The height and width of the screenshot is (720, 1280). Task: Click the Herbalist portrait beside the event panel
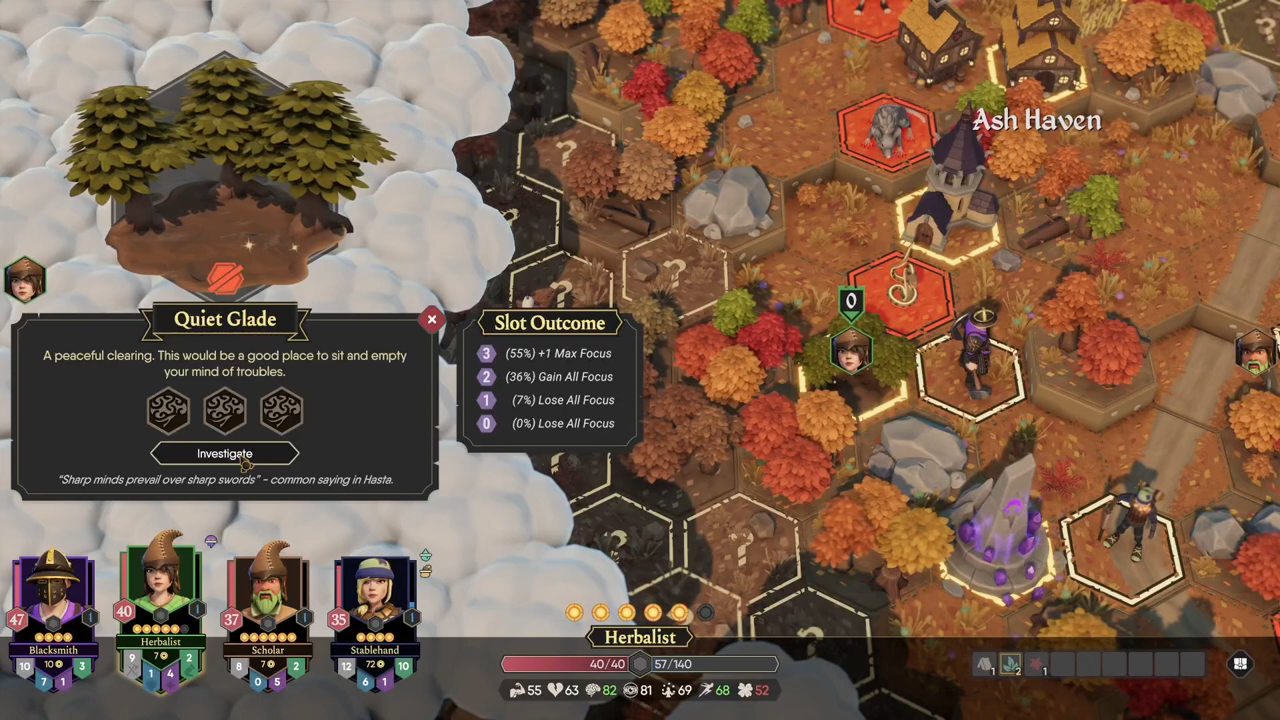click(24, 280)
